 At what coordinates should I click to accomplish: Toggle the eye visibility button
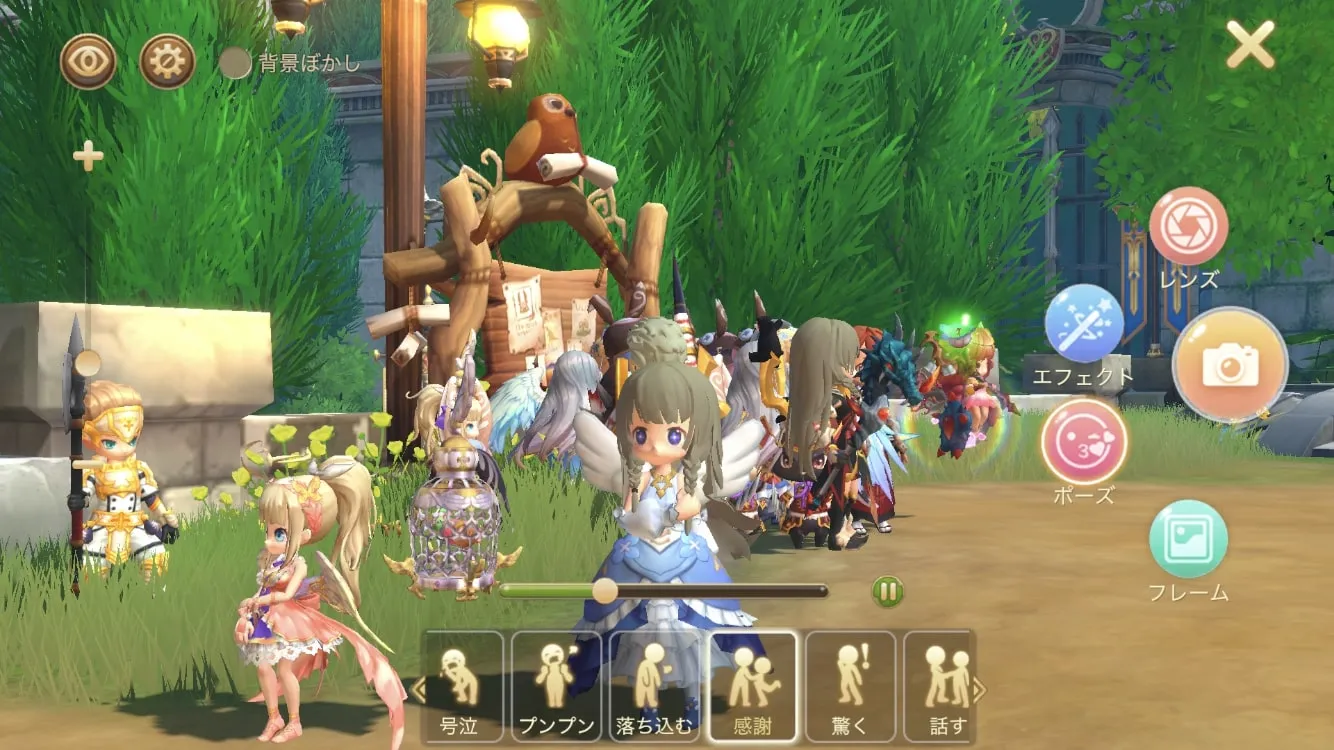(x=88, y=62)
